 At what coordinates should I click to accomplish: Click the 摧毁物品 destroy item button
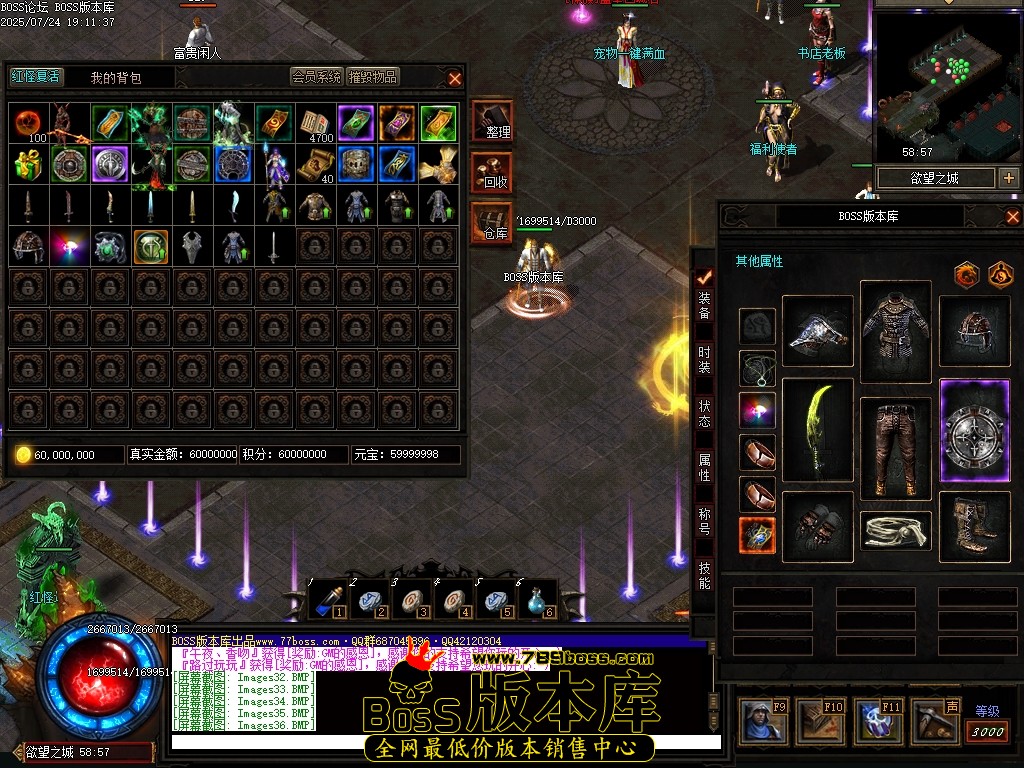(373, 77)
